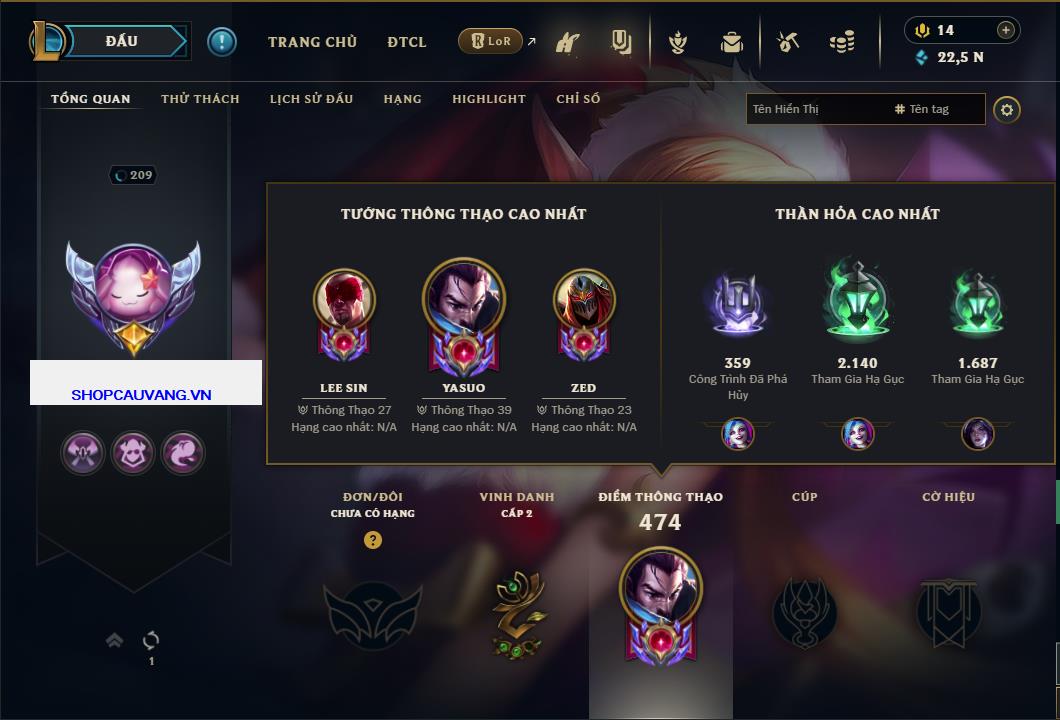Click the Tên Hiển Thị search field
Screen dimensions: 1060x720
pyautogui.click(x=815, y=109)
